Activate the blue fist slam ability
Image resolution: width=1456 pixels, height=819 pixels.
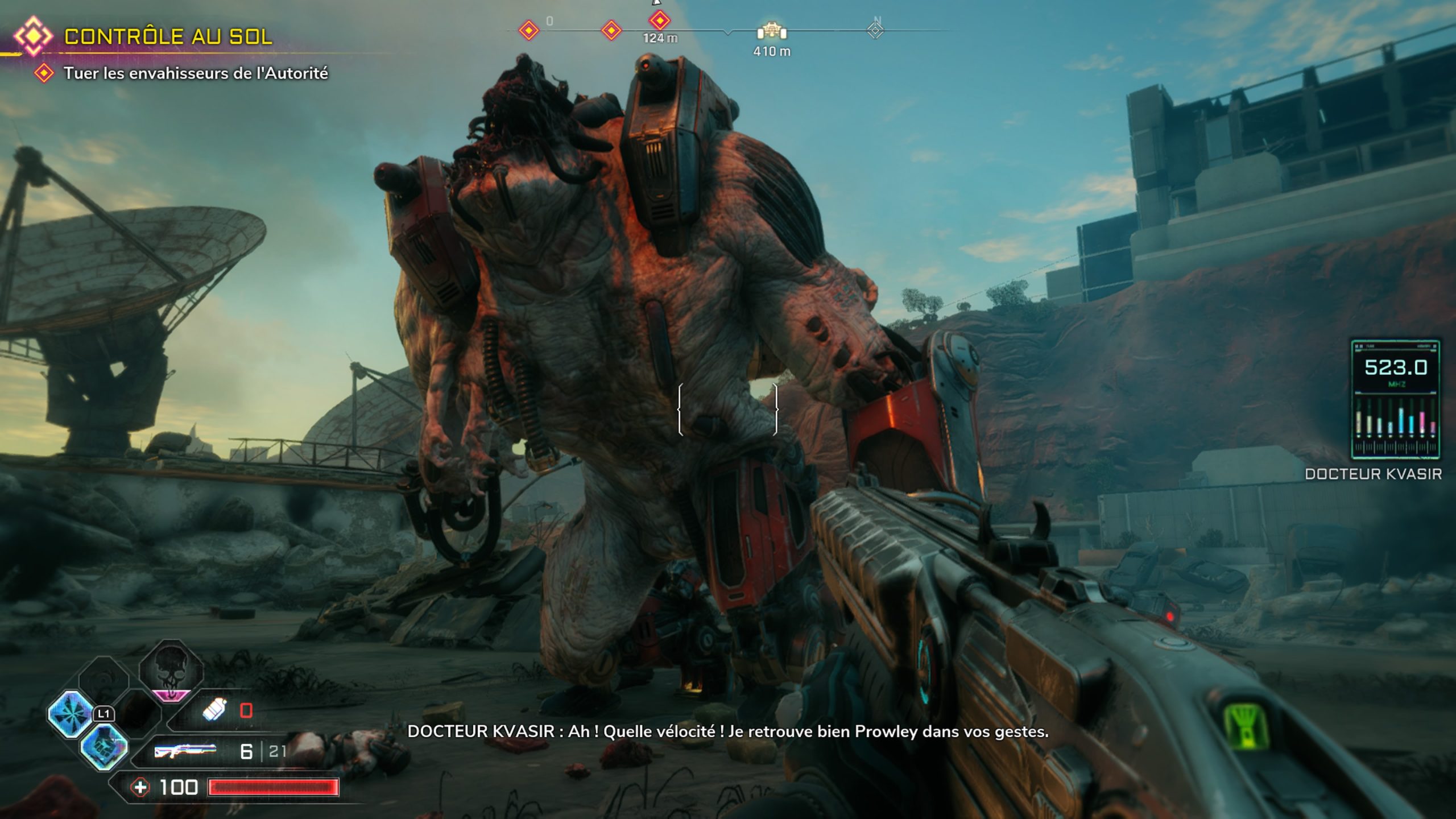tap(104, 746)
